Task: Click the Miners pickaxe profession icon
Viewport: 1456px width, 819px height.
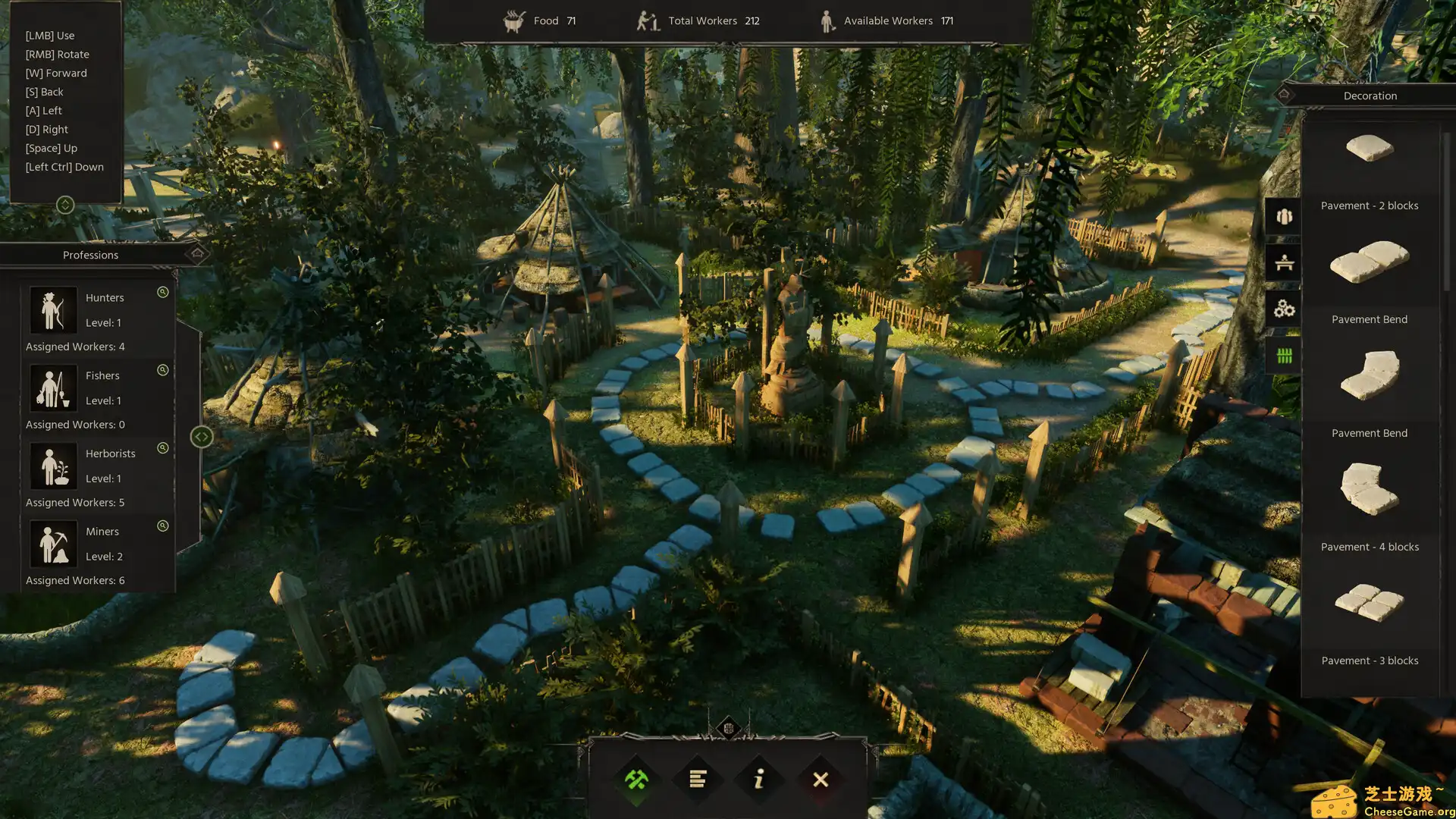Action: click(52, 543)
